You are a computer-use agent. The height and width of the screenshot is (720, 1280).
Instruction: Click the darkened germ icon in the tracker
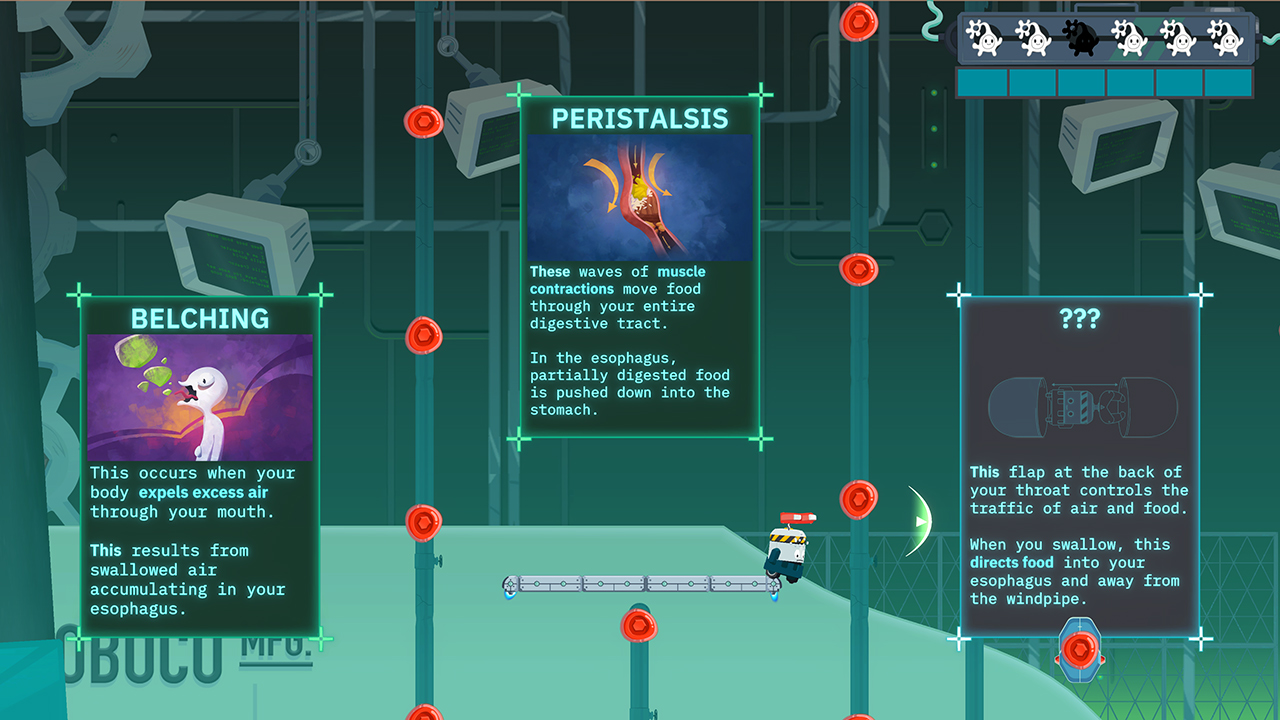(x=1081, y=37)
